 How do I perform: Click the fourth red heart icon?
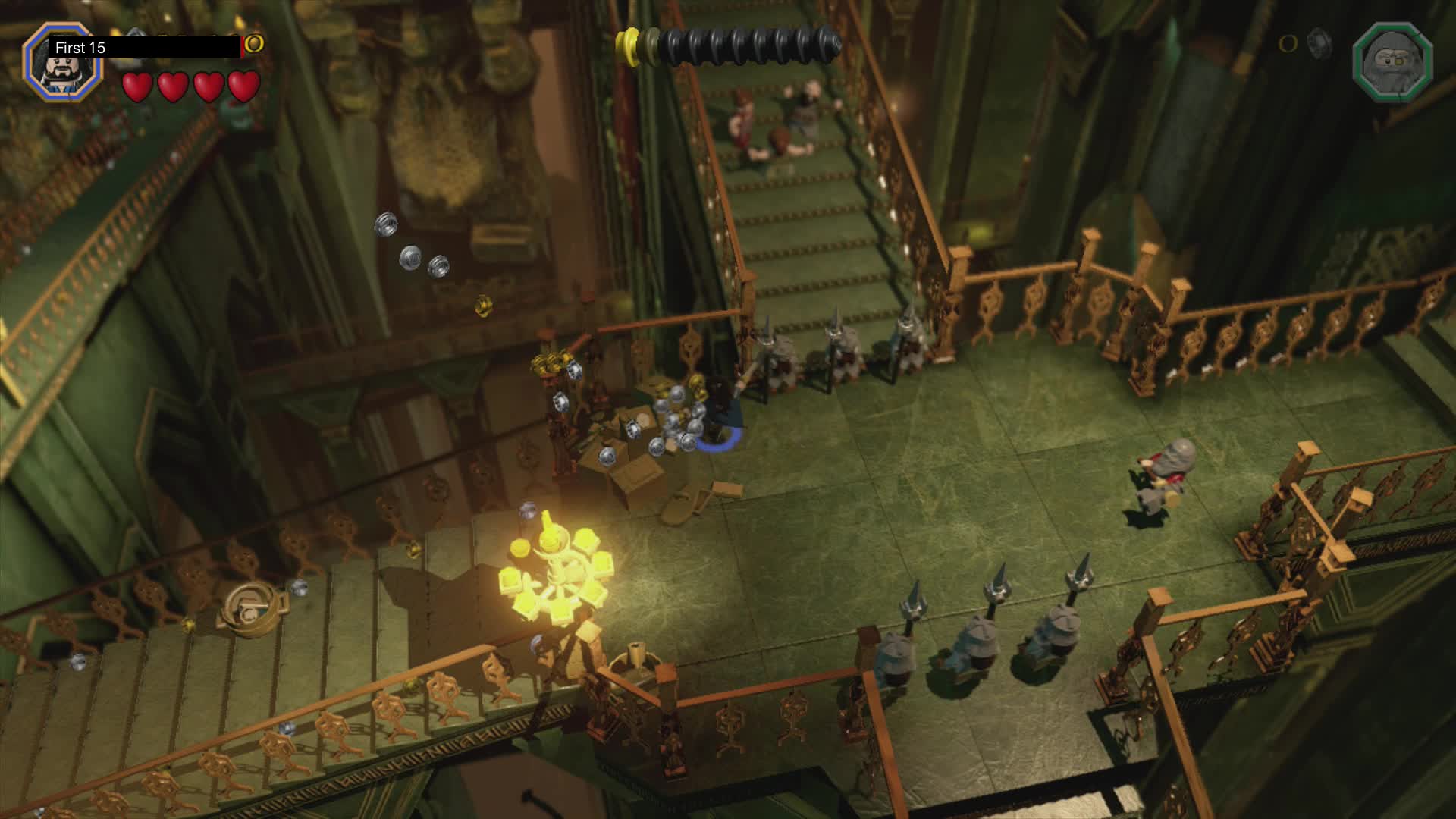pos(241,86)
